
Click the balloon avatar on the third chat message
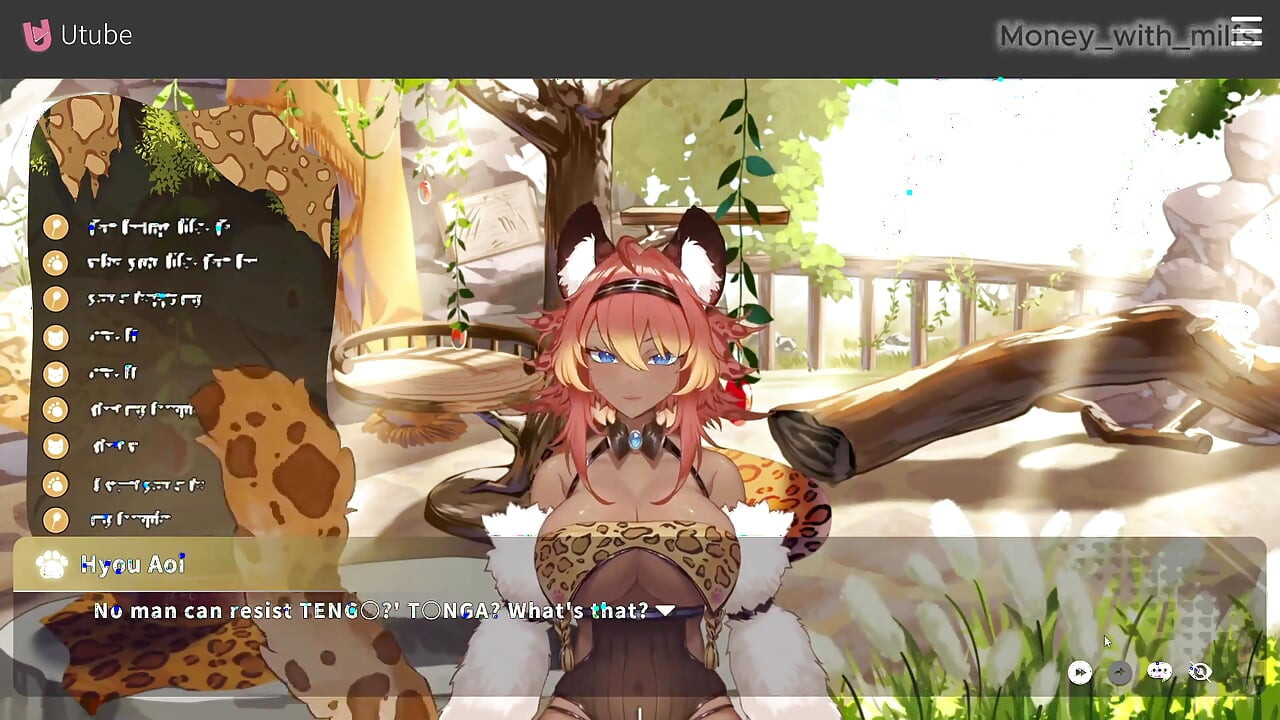(57, 300)
